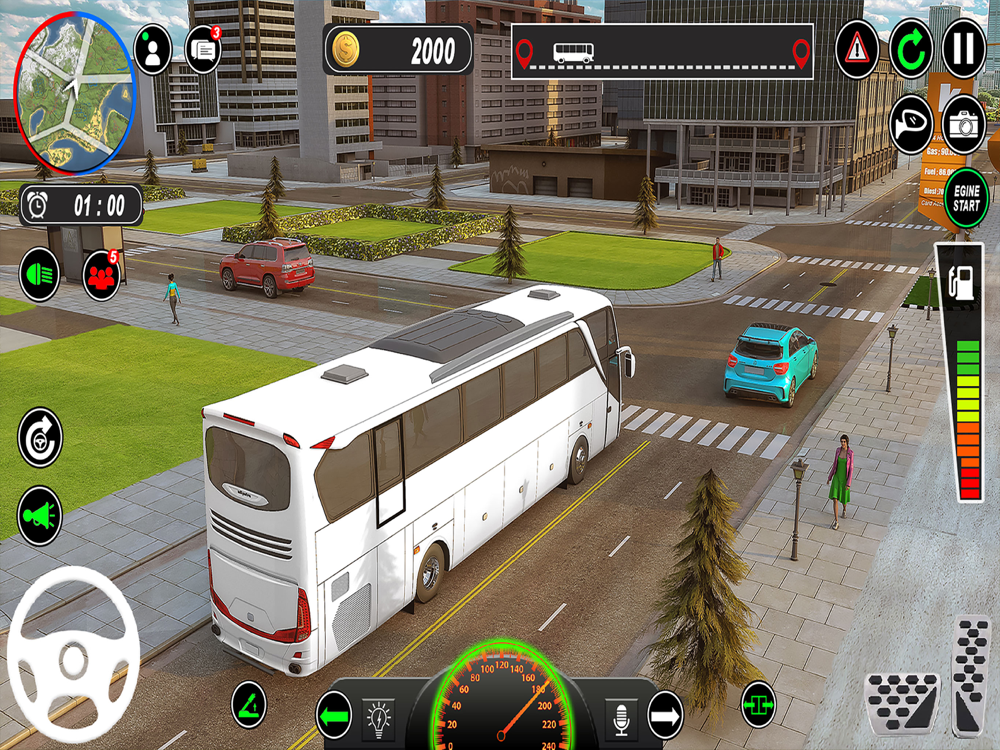Tap the green restart arrow button
1000x750 pixels.
911,49
